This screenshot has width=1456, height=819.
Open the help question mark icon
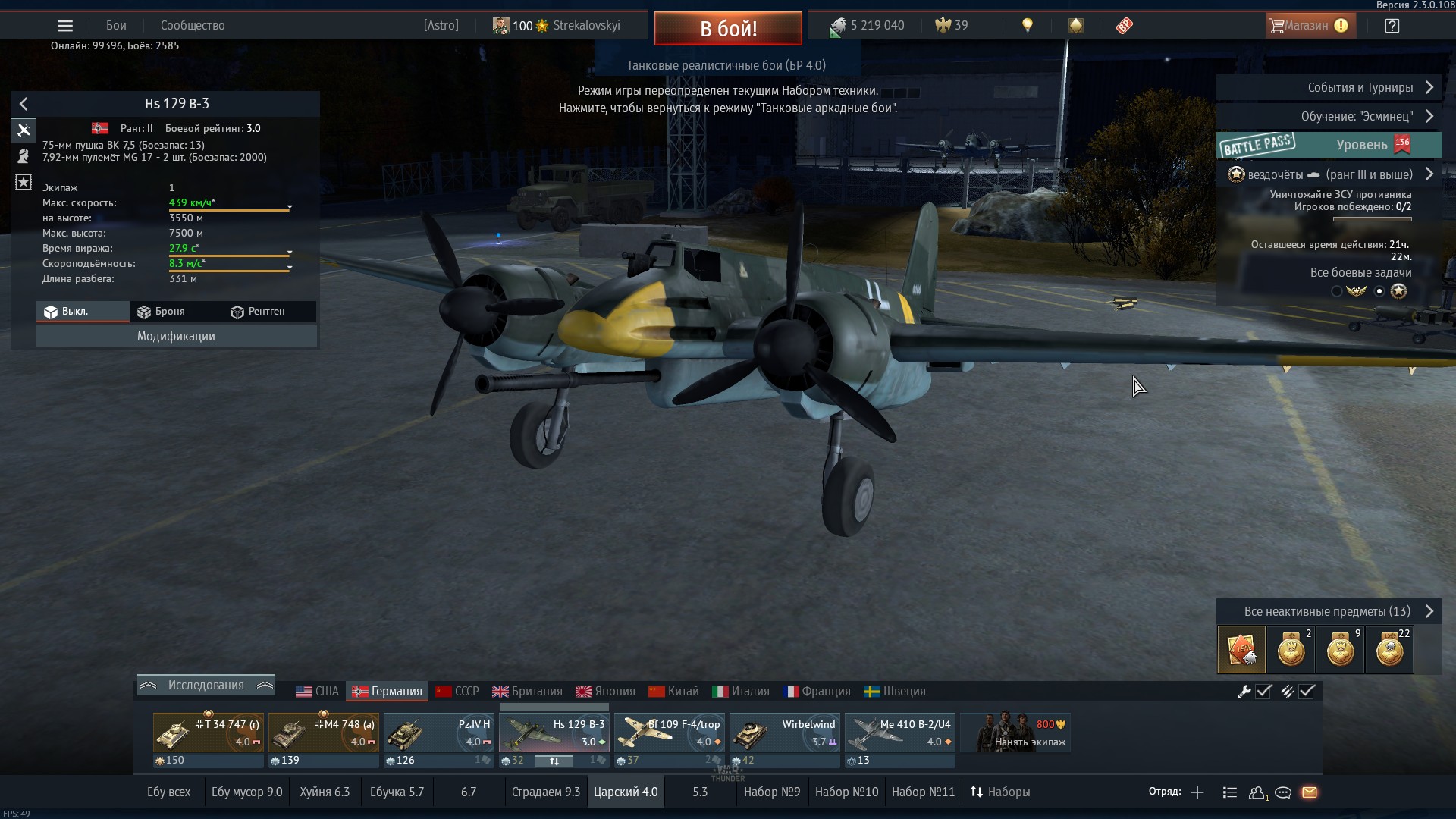point(1392,26)
